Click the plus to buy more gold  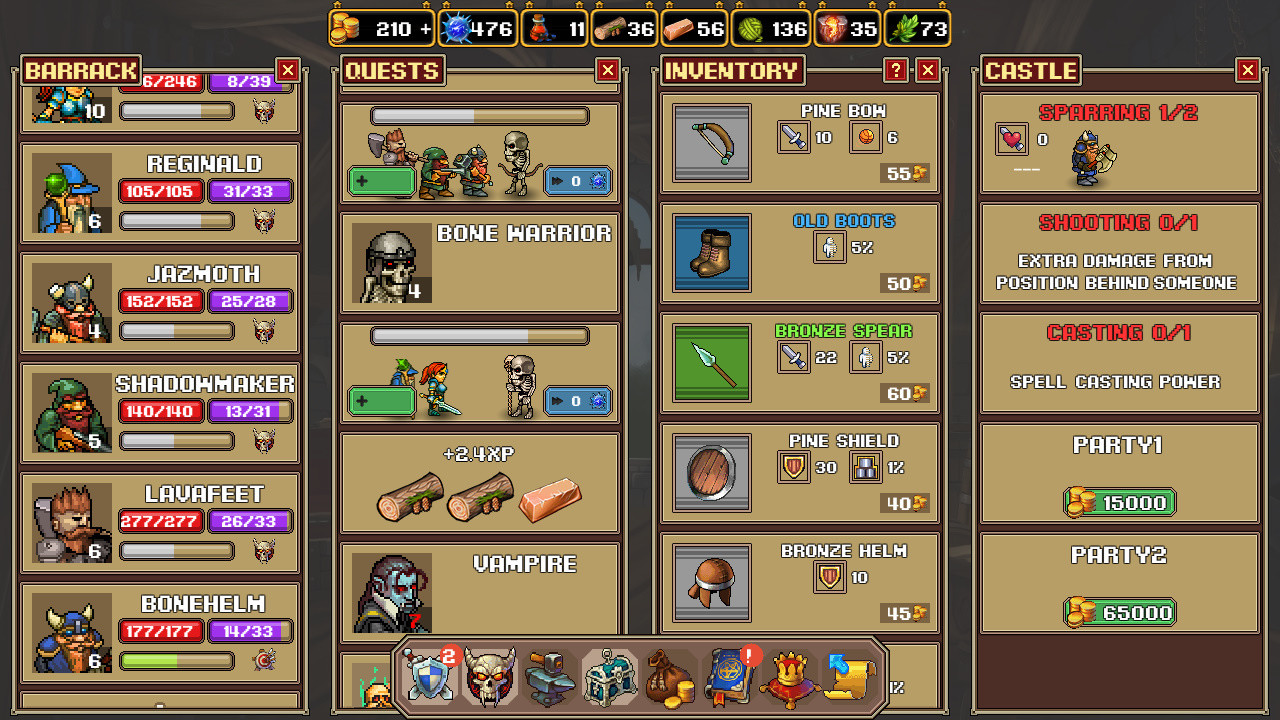[x=424, y=28]
